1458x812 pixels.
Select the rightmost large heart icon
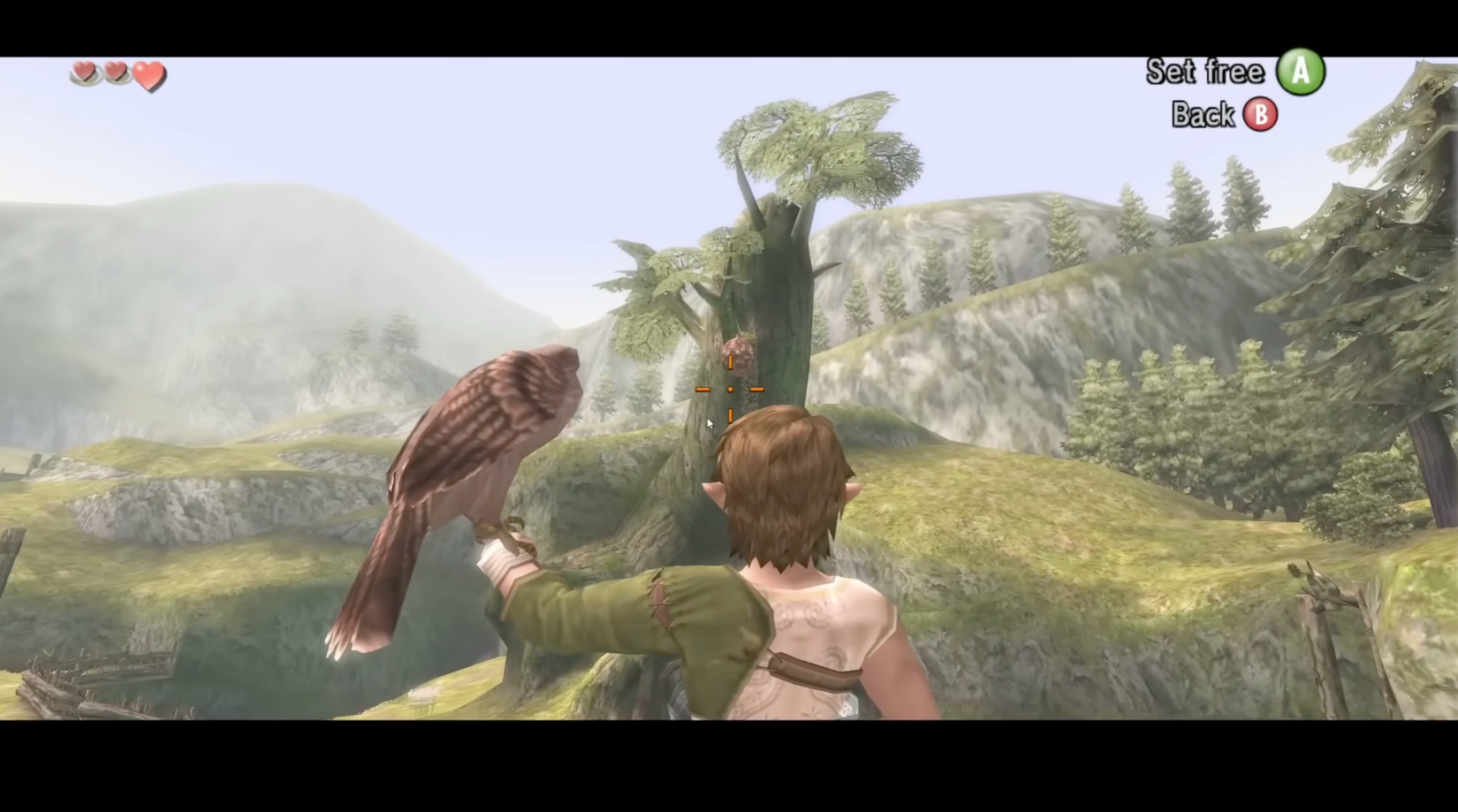[x=148, y=76]
